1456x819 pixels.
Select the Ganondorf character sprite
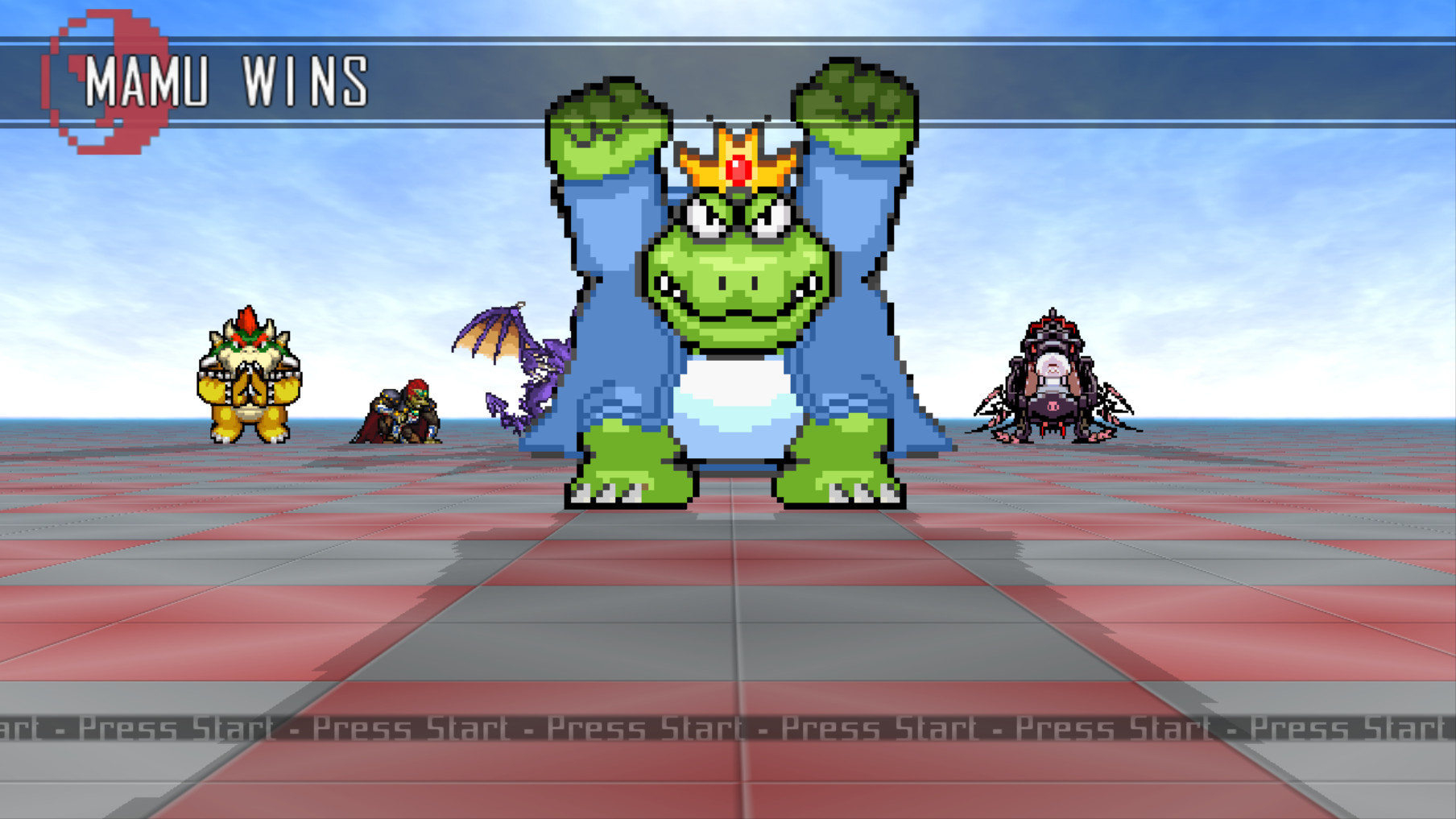coord(396,411)
